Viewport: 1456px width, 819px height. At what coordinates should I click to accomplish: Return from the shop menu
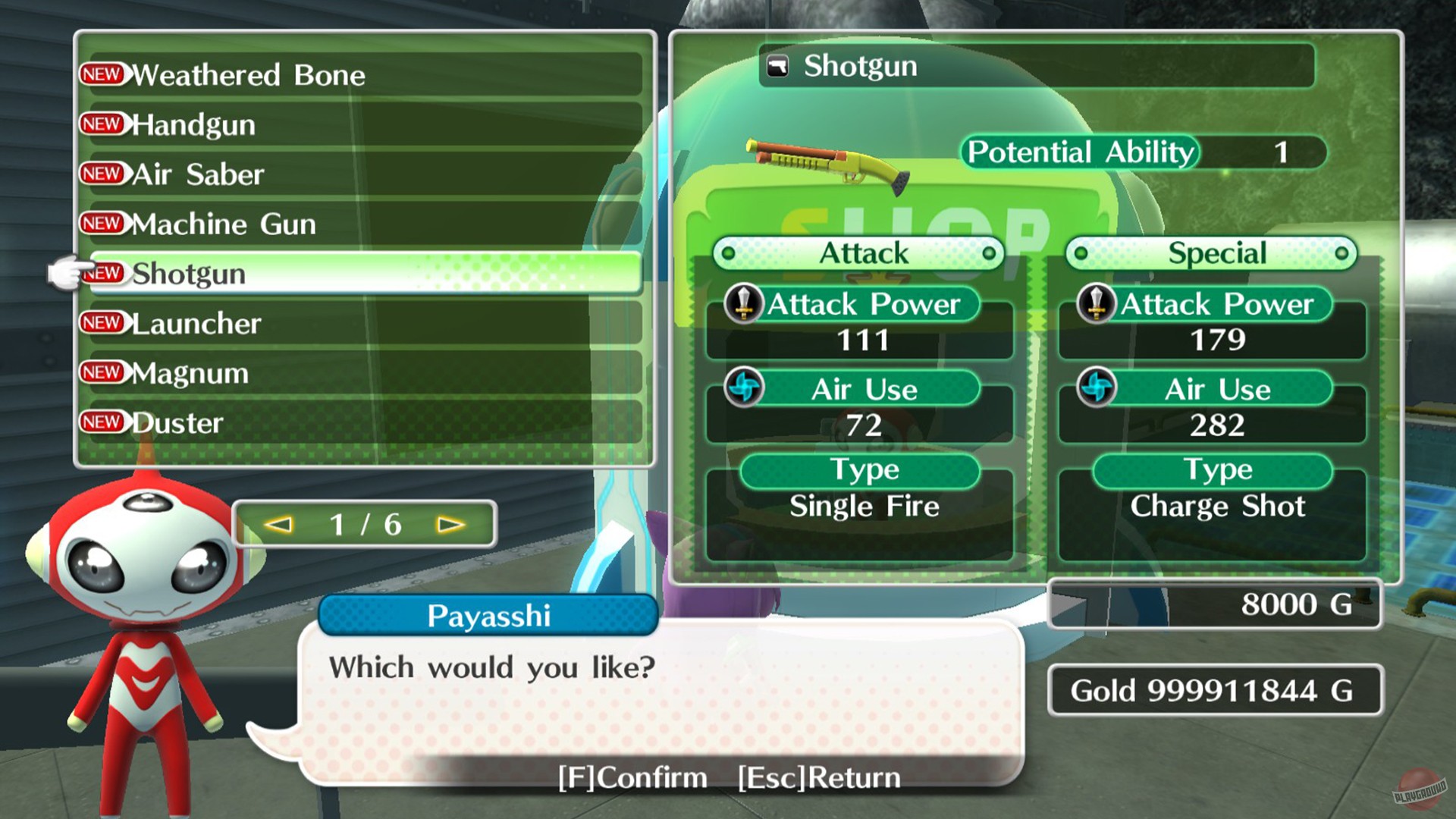pos(819,777)
